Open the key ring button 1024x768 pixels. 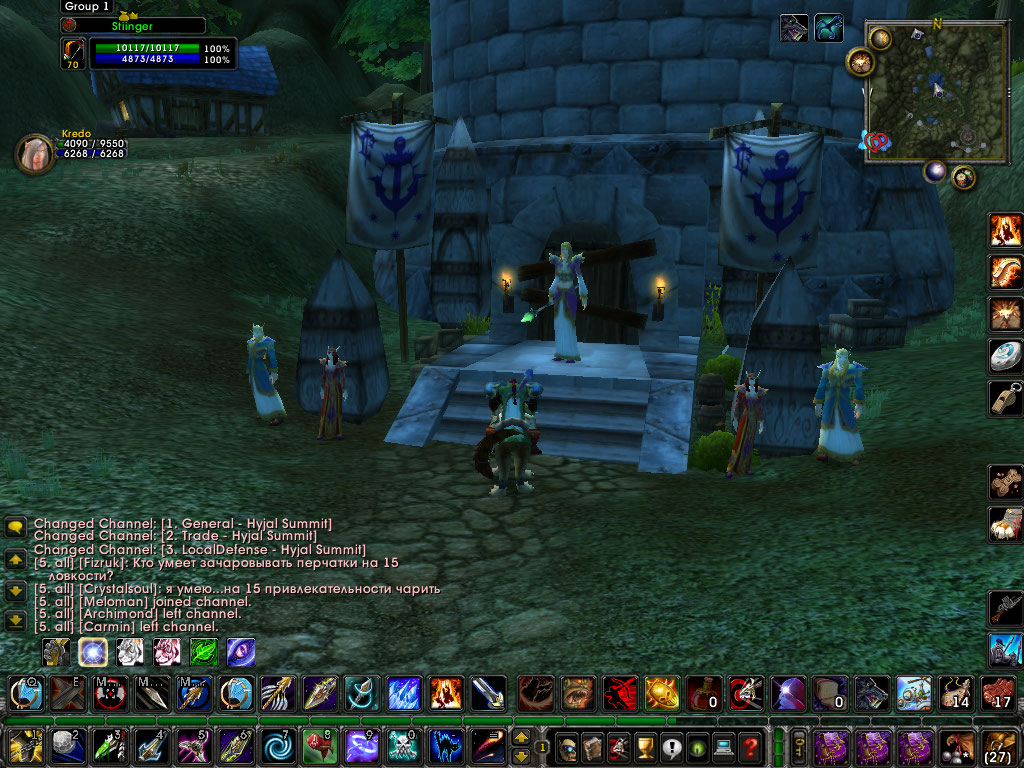pyautogui.click(x=800, y=746)
